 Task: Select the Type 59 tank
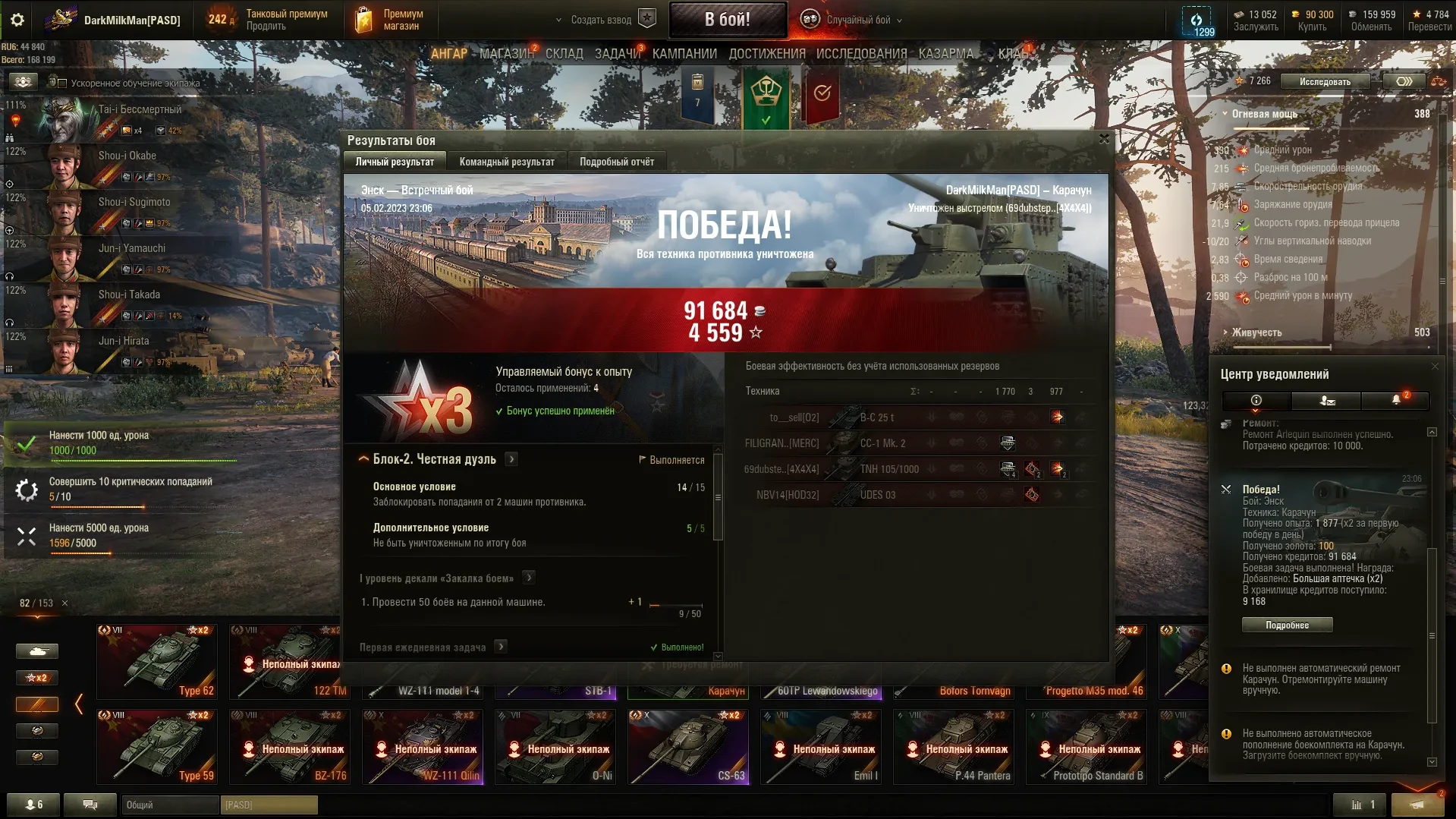pyautogui.click(x=157, y=747)
